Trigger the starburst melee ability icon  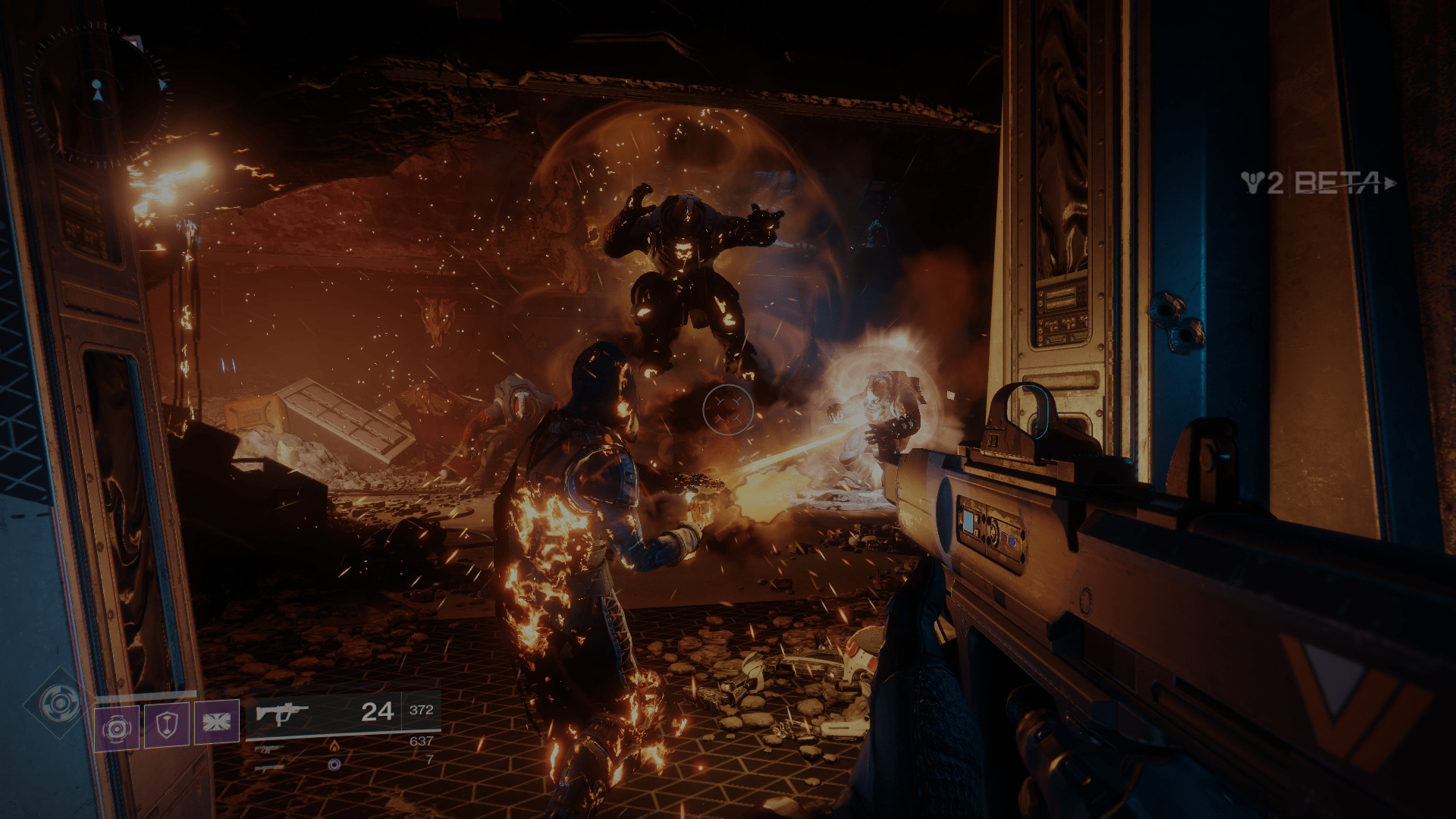coord(217,721)
